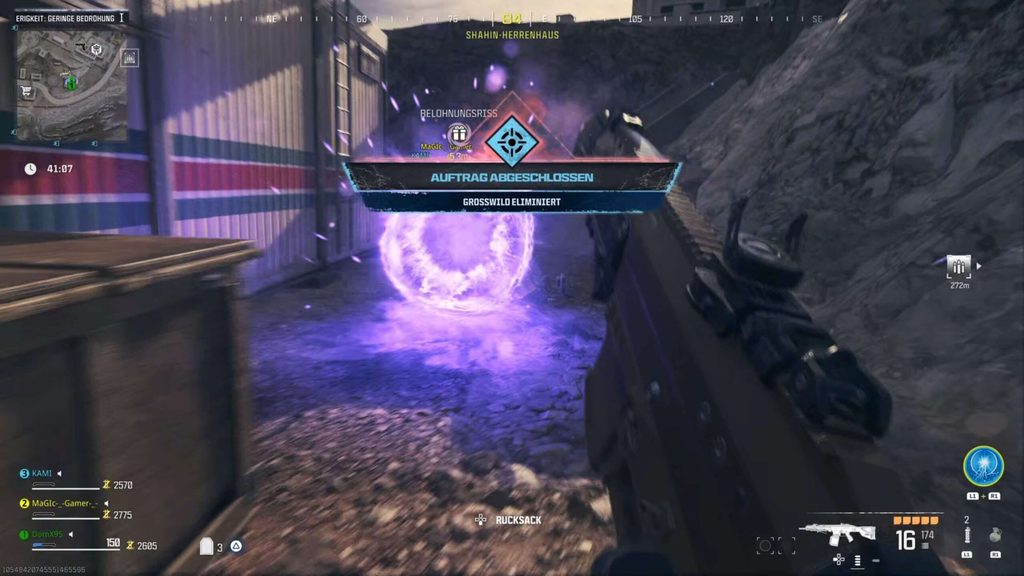Click the blue crosshair contract emblem
This screenshot has height=576, width=1024.
pos(512,141)
